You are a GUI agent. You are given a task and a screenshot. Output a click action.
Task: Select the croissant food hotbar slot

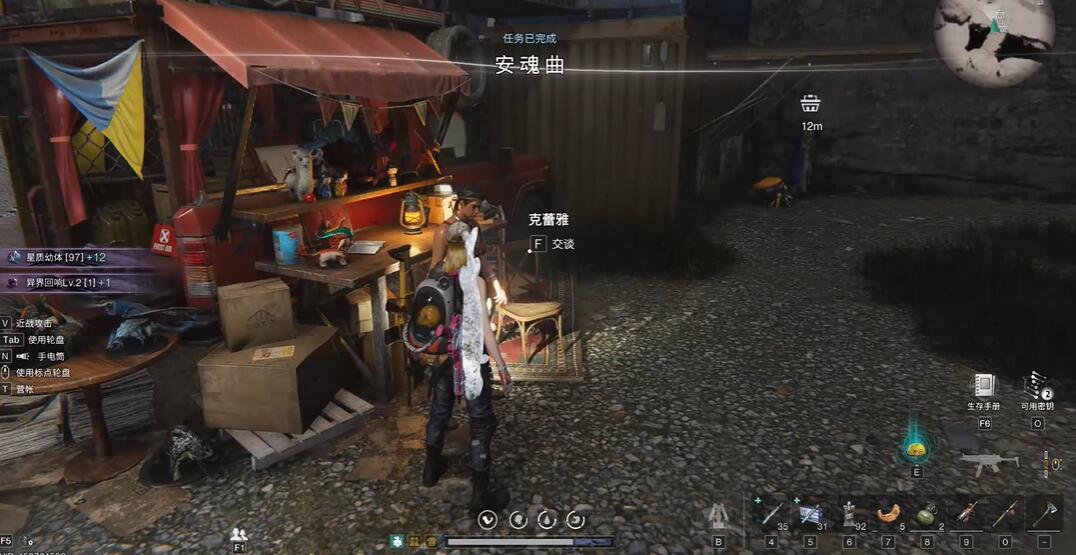click(887, 514)
